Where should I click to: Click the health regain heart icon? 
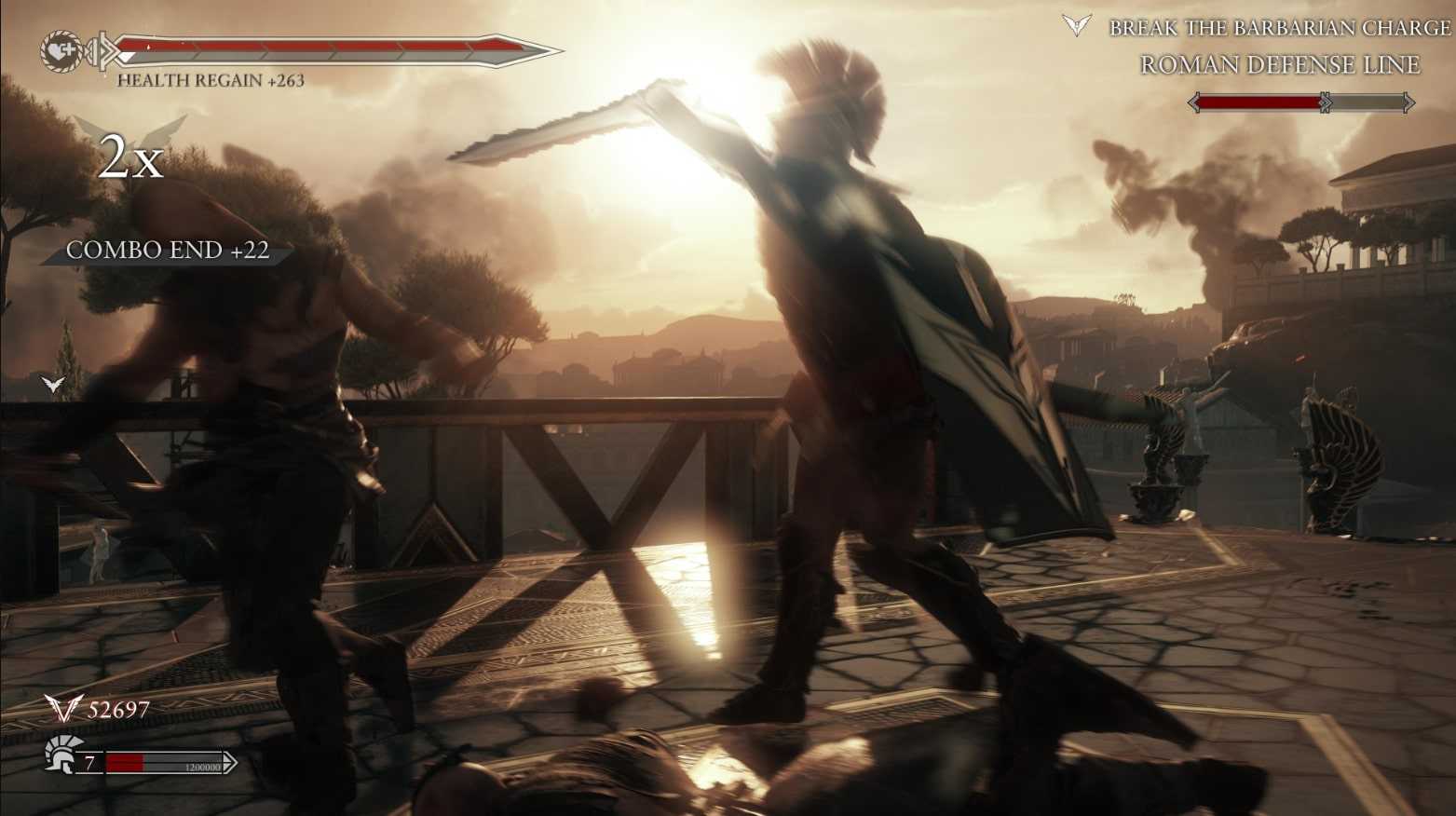pyautogui.click(x=61, y=49)
